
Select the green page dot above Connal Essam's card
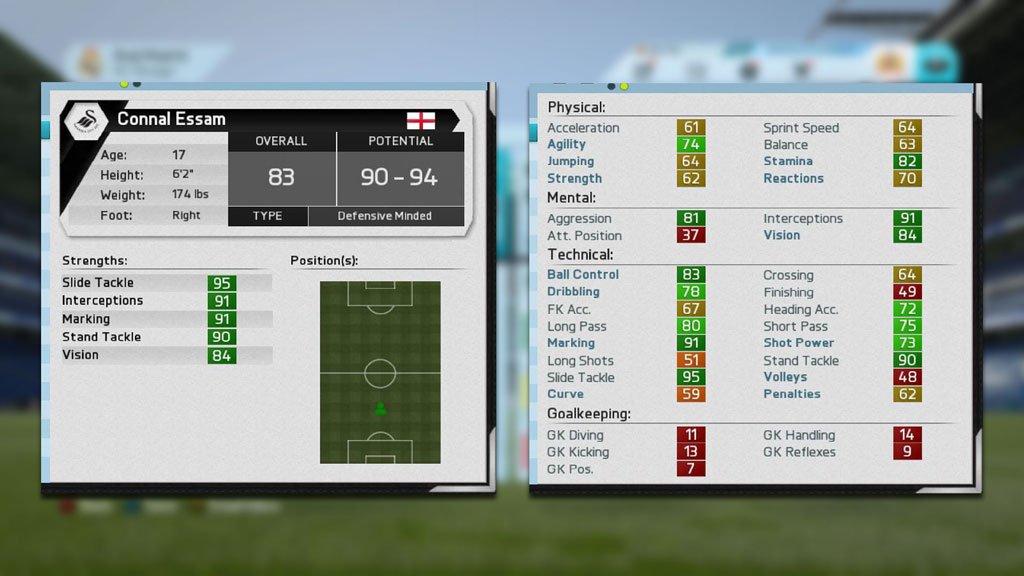[x=124, y=85]
